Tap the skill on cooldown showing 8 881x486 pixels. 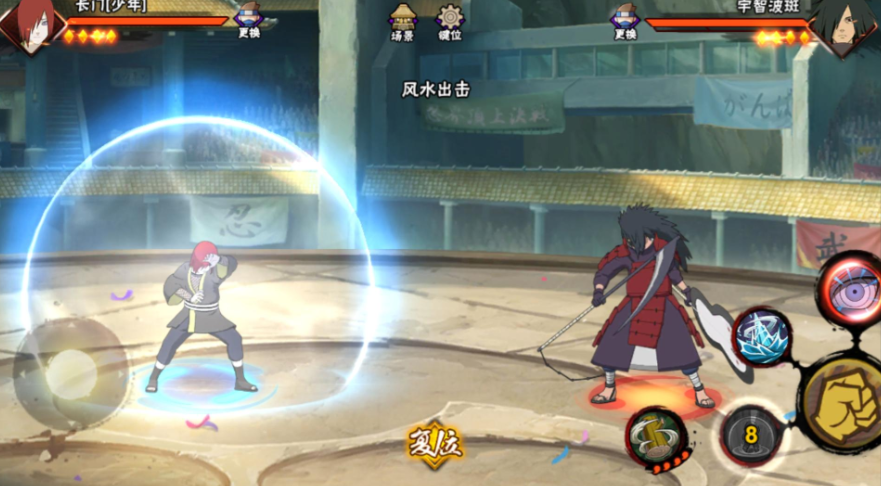coord(751,436)
